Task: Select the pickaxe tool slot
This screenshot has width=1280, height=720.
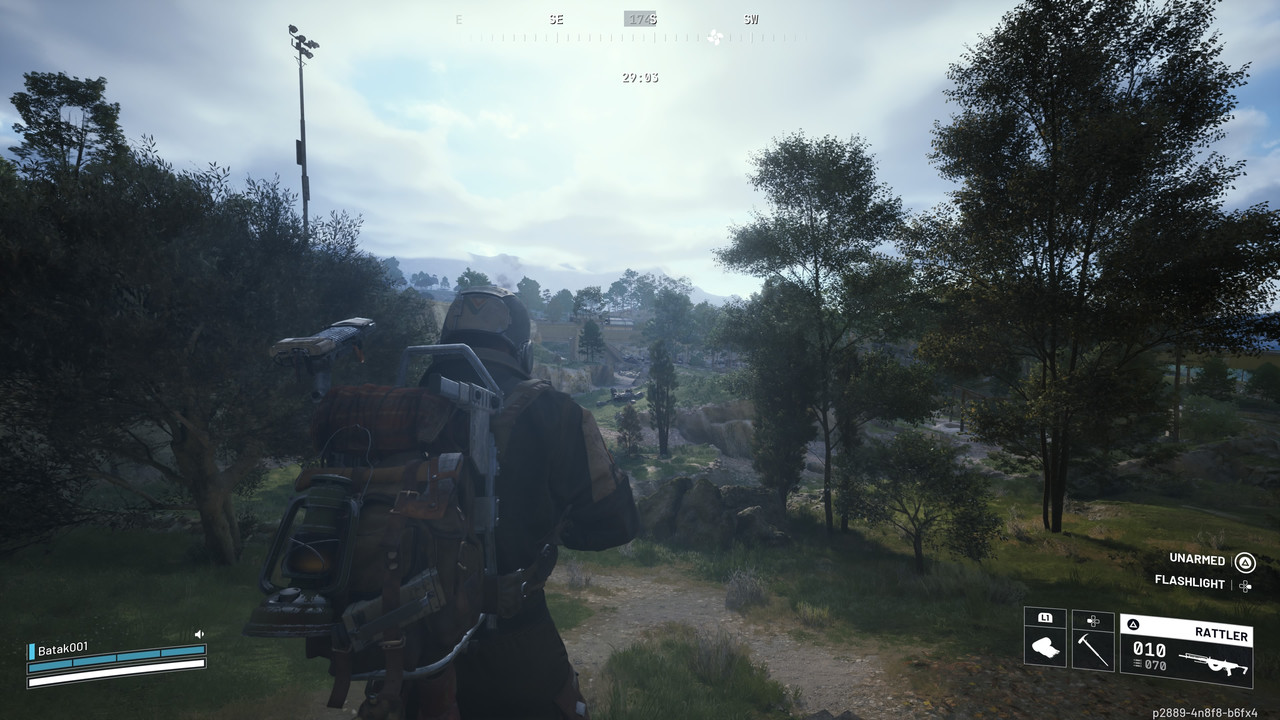Action: 1092,639
